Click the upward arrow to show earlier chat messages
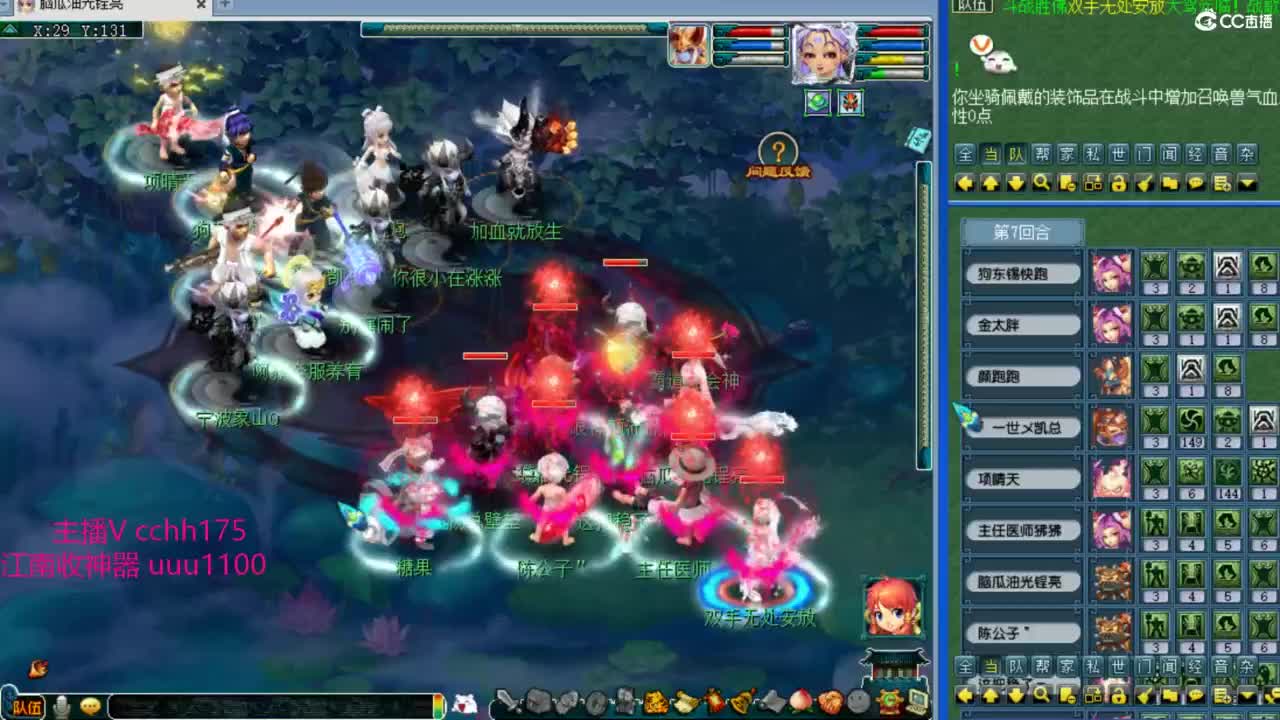Screen dimensions: 1280x720 point(992,183)
